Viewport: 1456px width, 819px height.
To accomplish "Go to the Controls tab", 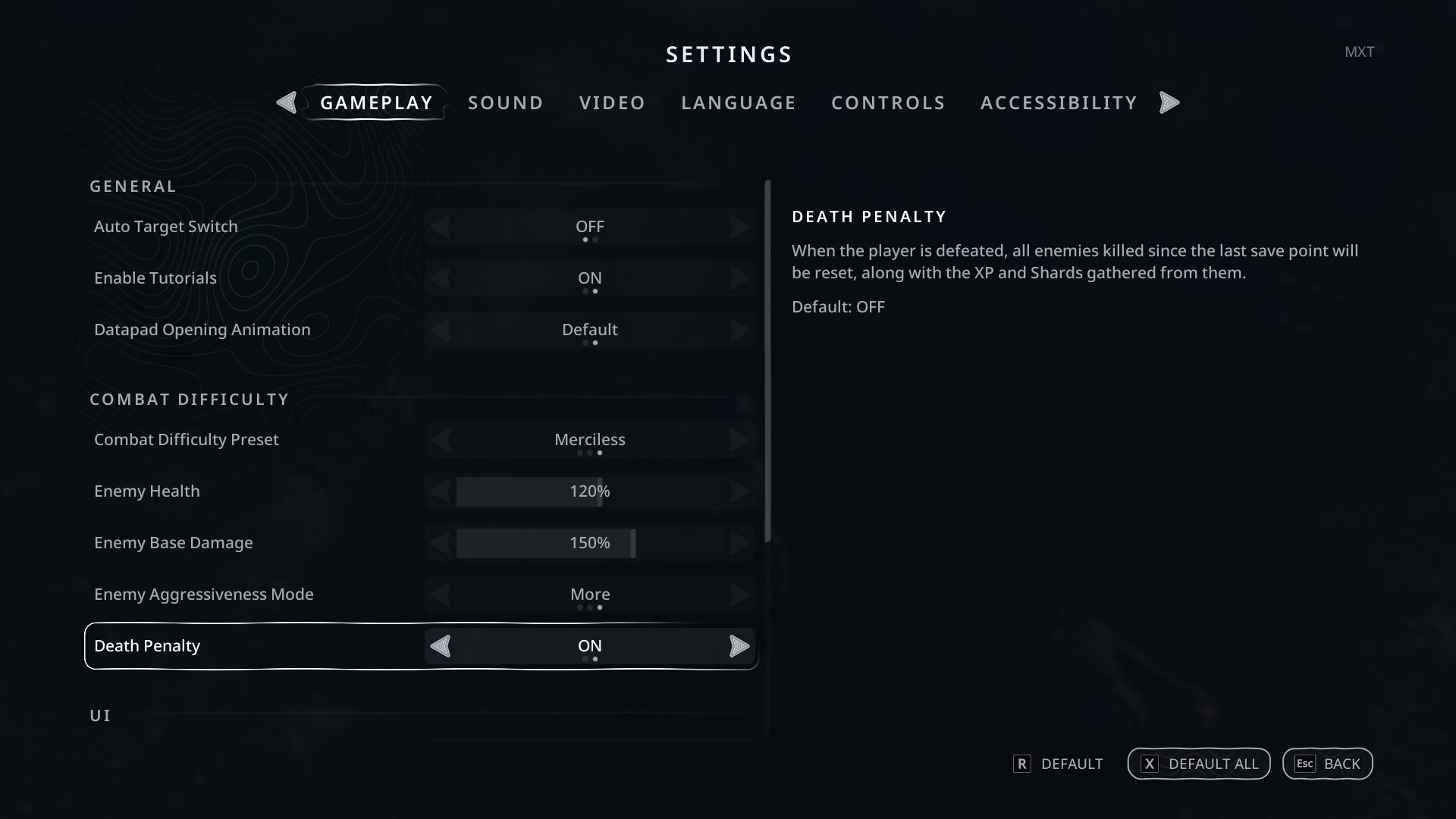I will point(888,103).
